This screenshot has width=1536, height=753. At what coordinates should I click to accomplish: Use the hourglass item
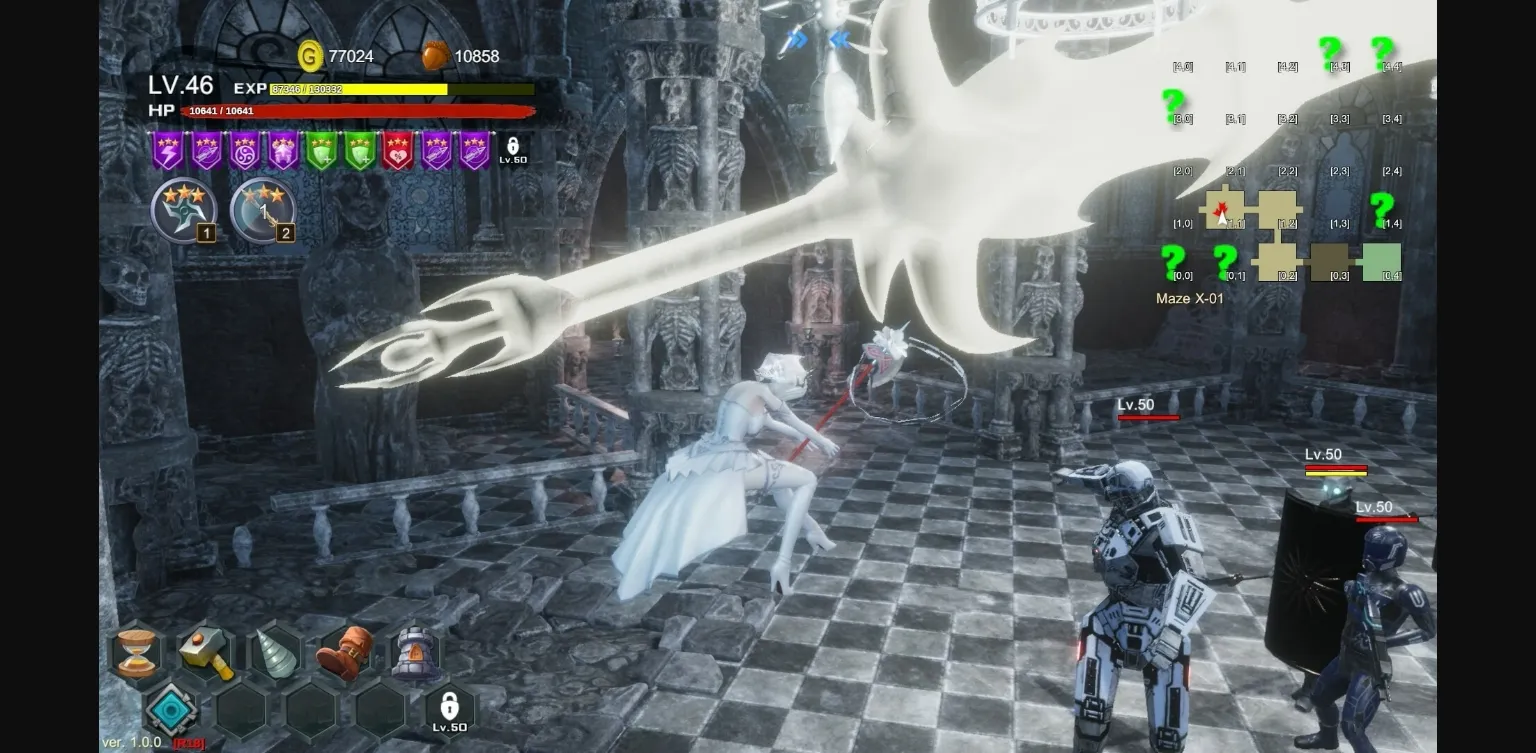pyautogui.click(x=136, y=654)
